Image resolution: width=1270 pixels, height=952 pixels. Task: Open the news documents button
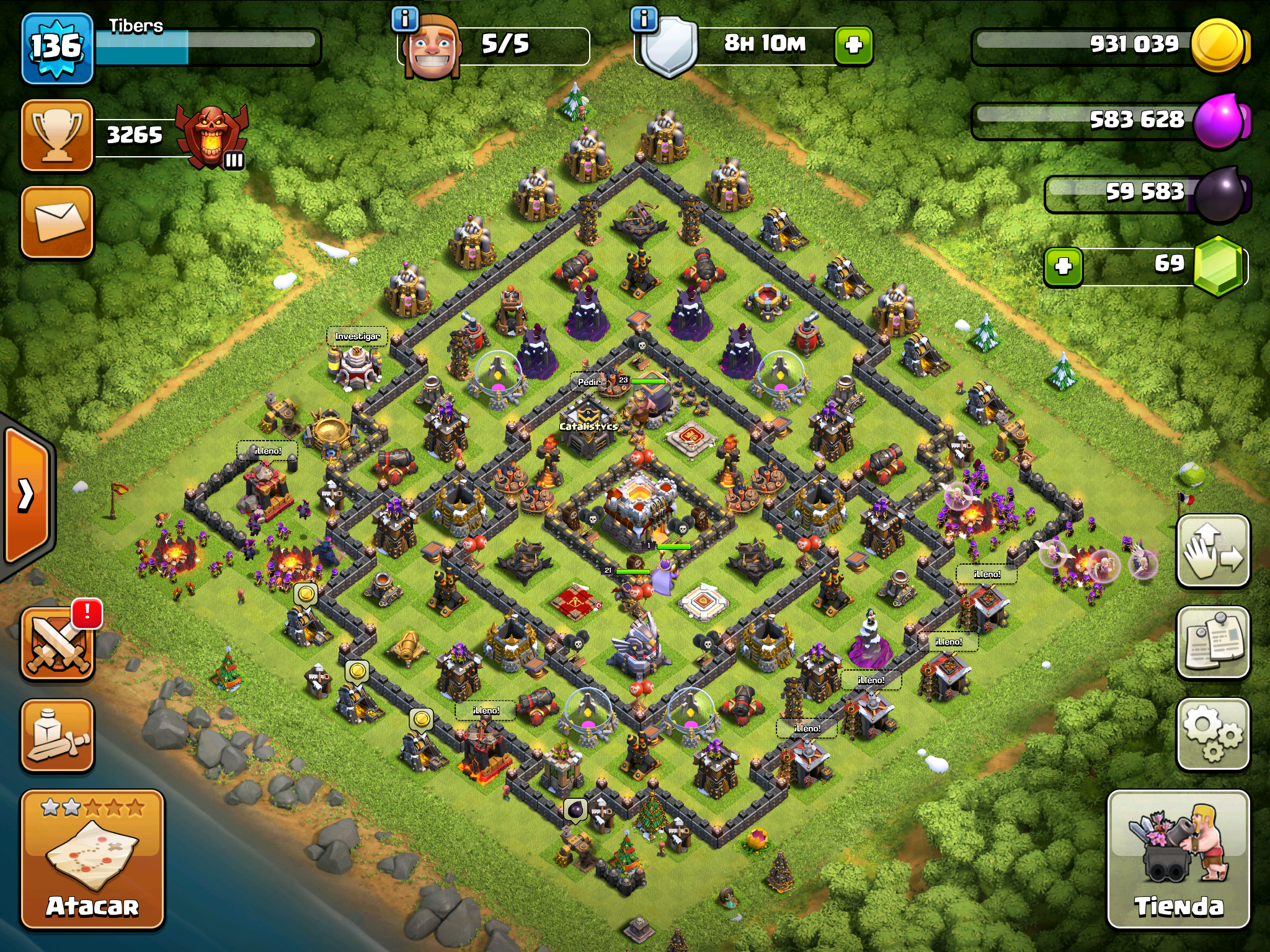[1212, 642]
